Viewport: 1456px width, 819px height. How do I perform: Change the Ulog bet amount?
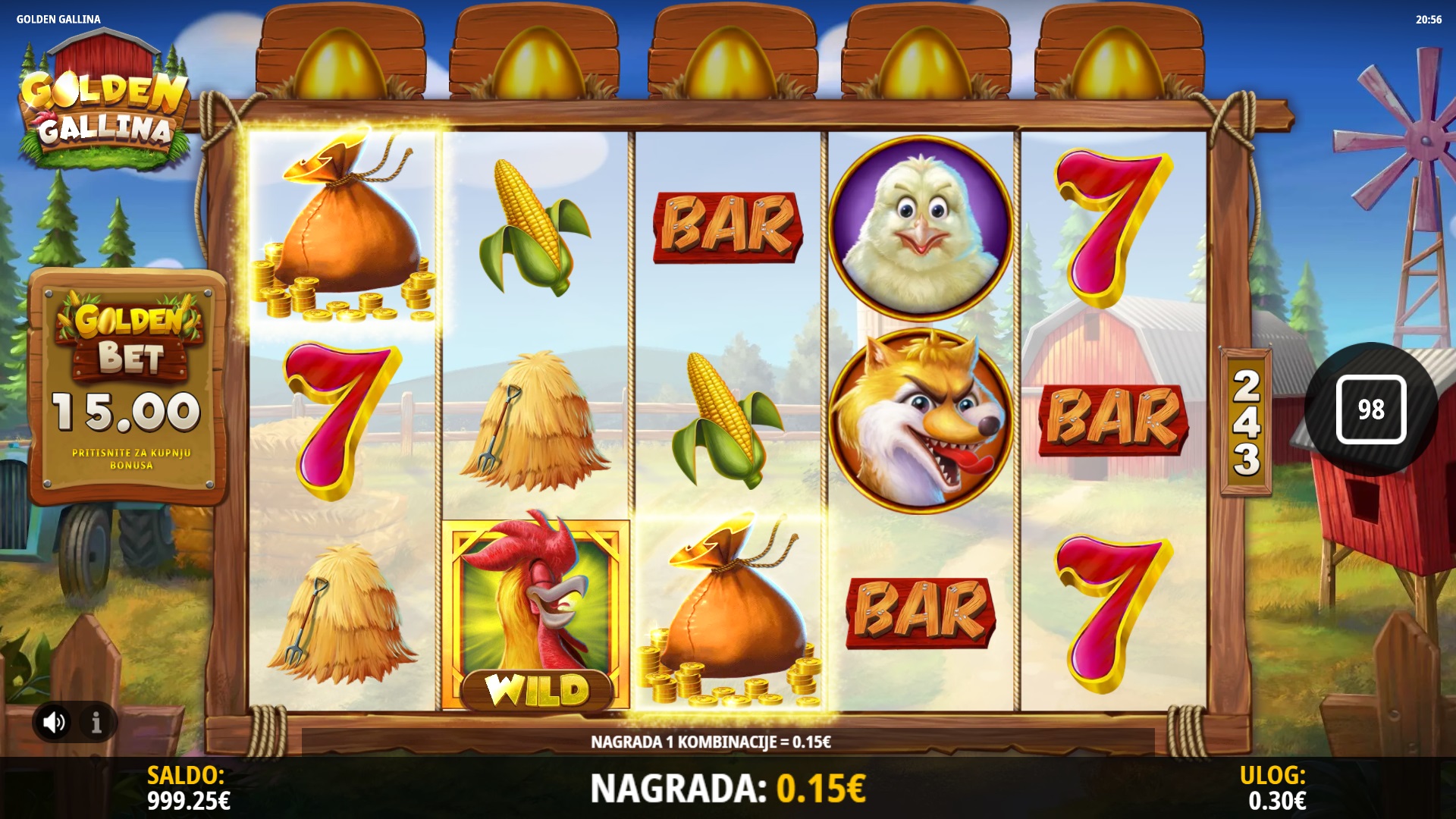[1276, 788]
